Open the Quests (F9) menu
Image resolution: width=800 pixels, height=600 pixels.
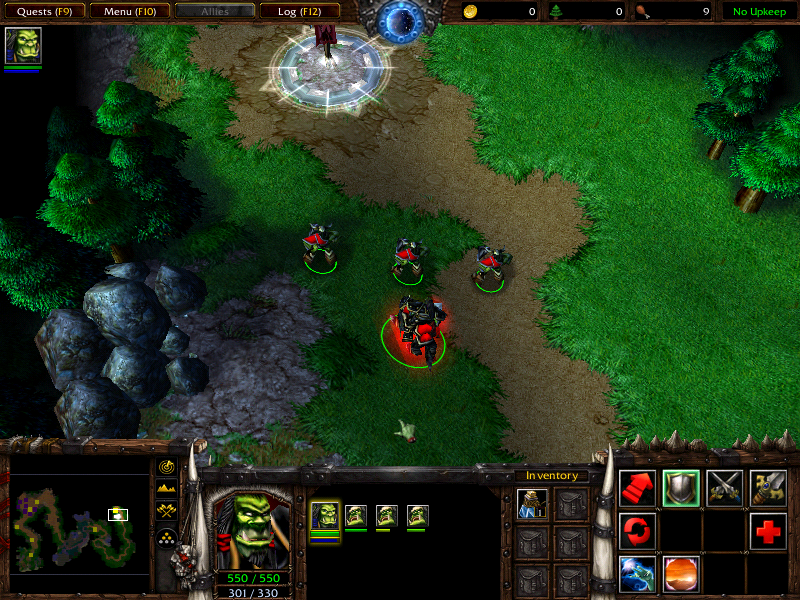[43, 12]
